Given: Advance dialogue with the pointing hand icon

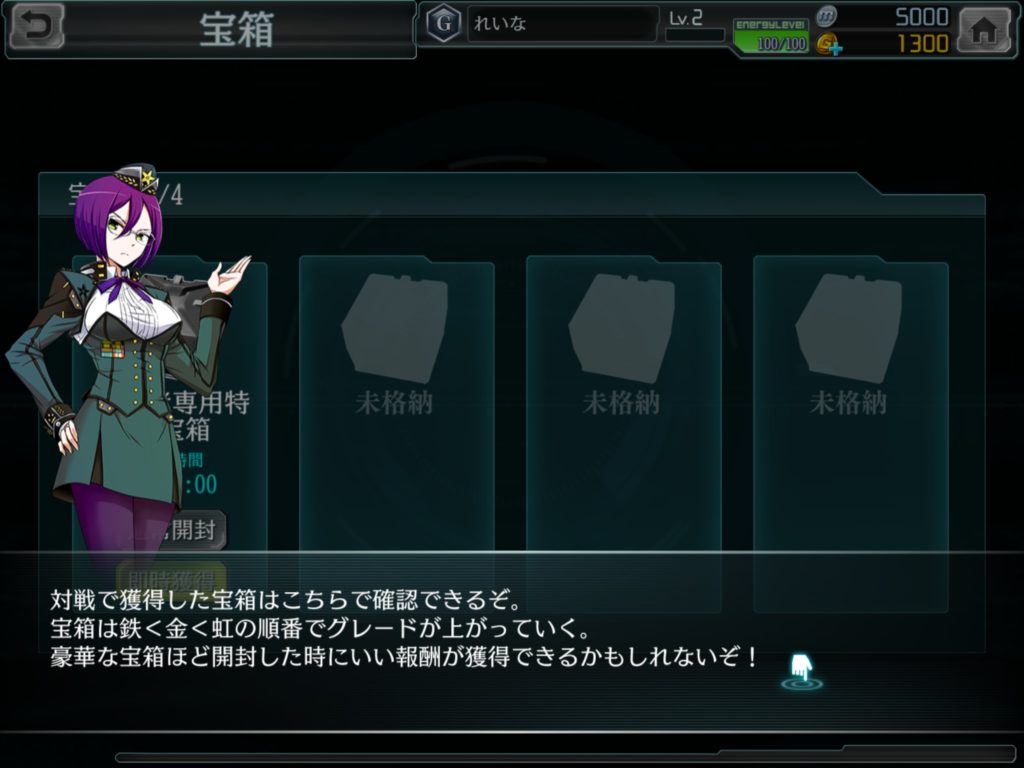Looking at the screenshot, I should coord(801,668).
